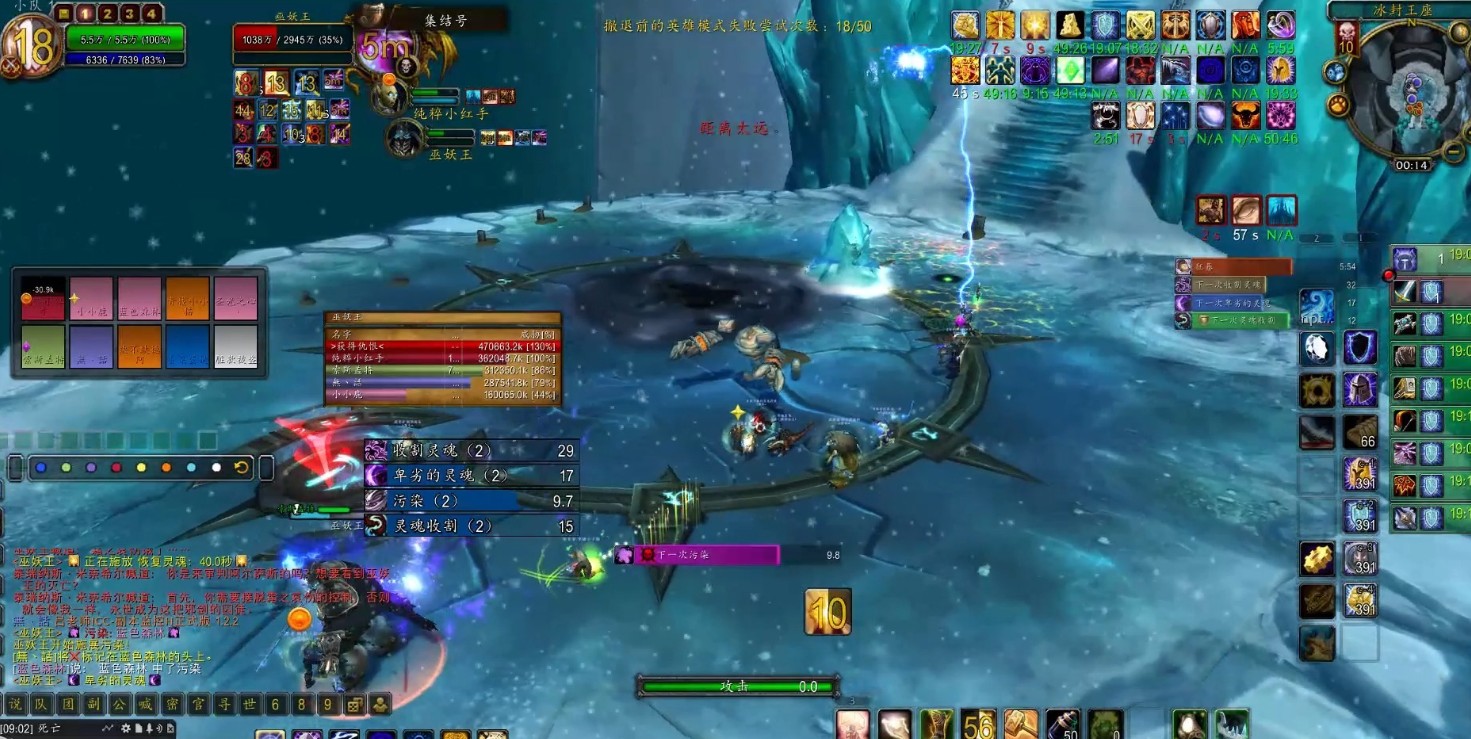Click the 污染 (2) boss timer bar
This screenshot has height=739, width=1471.
pyautogui.click(x=470, y=501)
